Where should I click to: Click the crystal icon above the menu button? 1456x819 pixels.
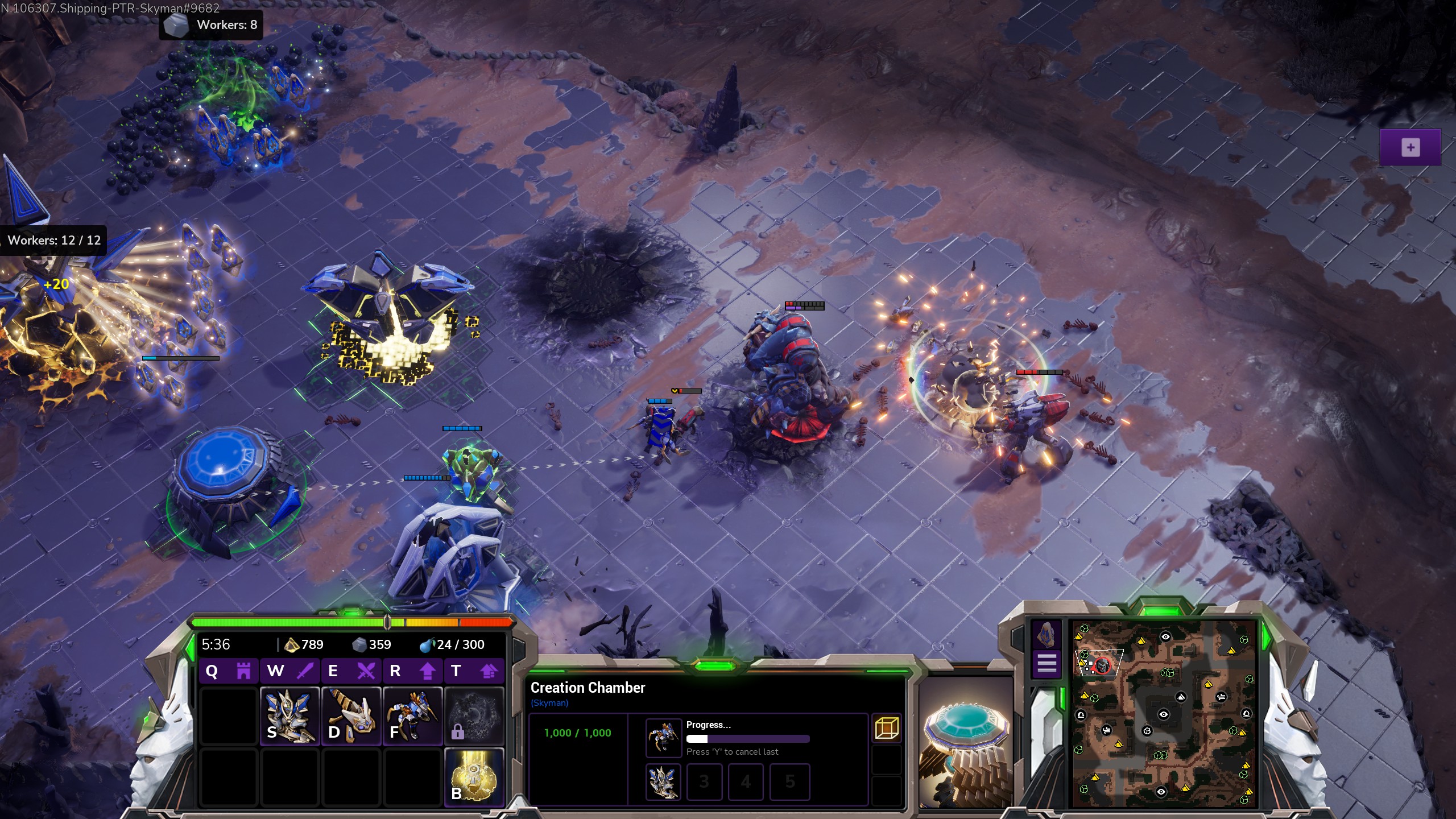(x=1046, y=634)
